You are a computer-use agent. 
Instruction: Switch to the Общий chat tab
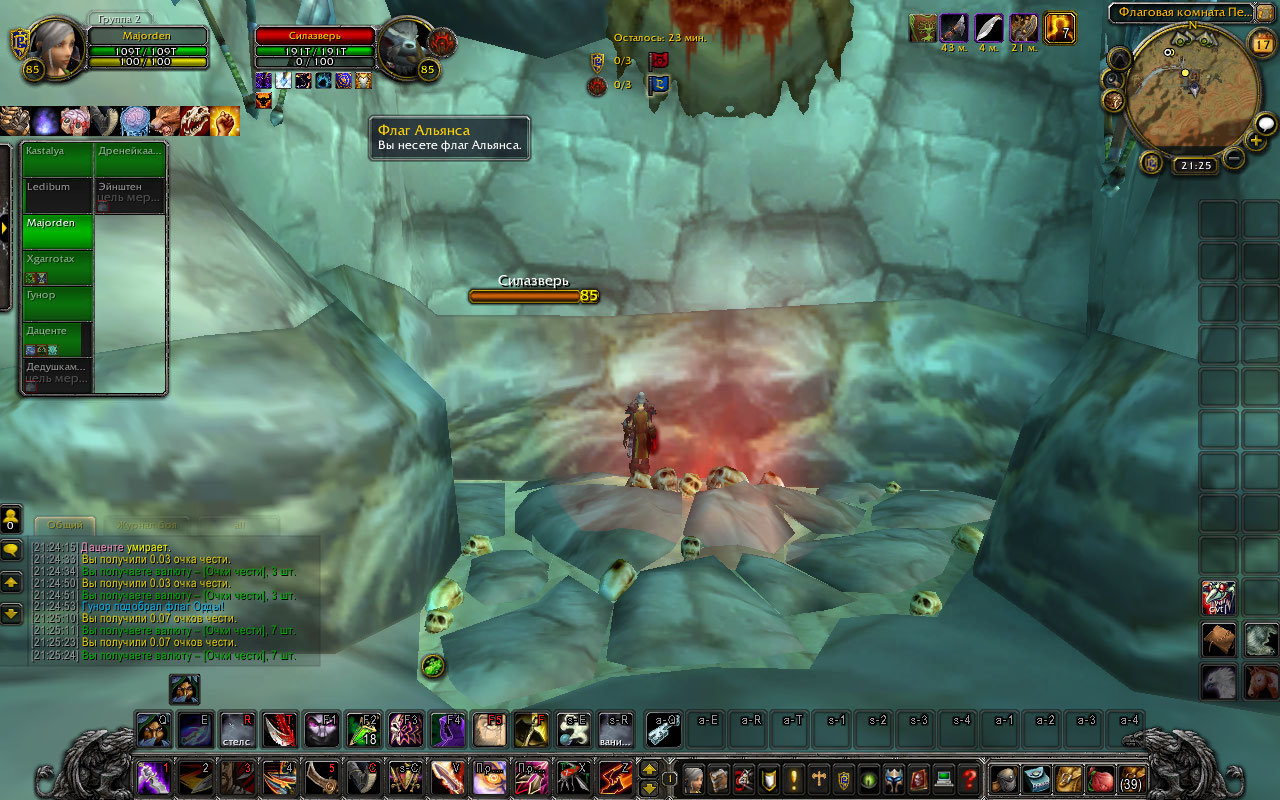tap(65, 525)
